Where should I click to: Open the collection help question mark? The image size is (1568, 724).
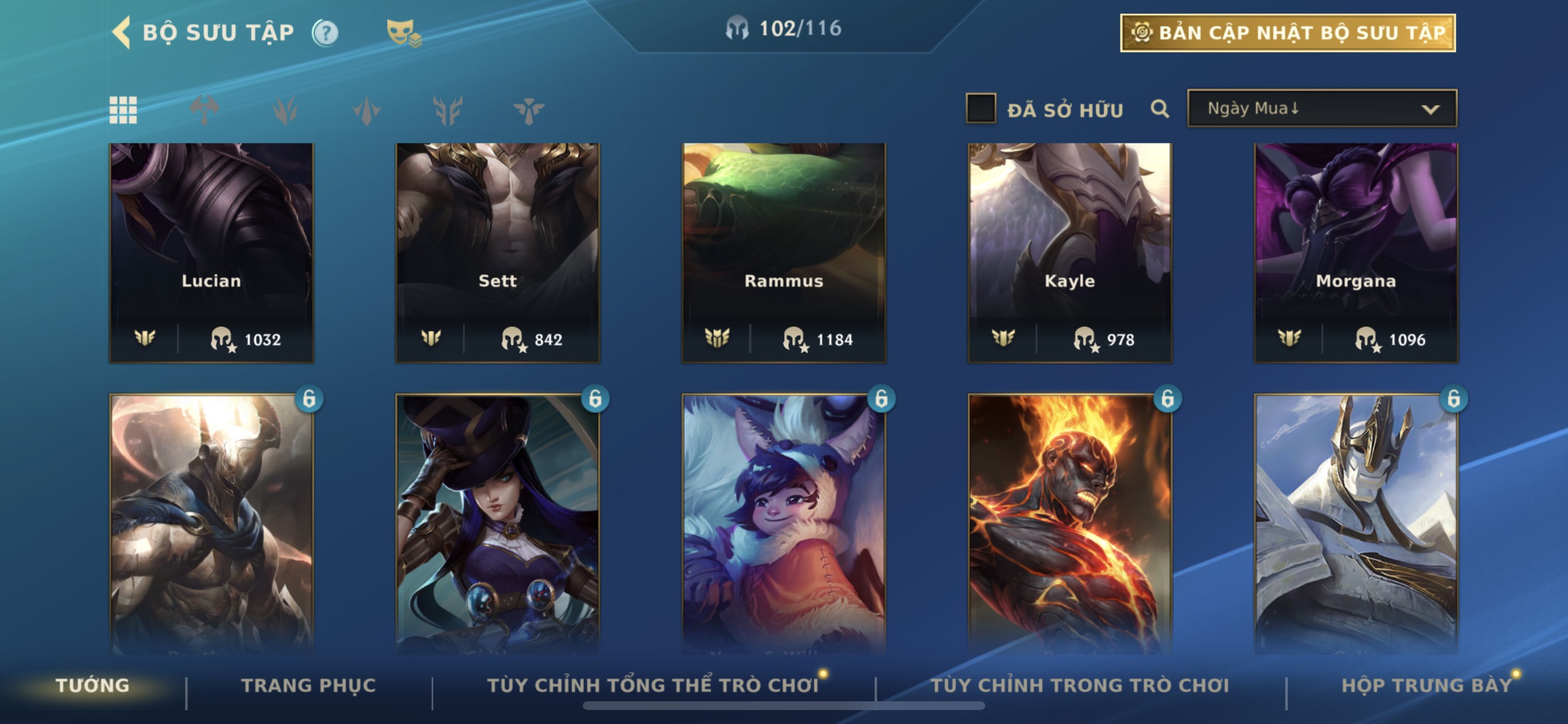coord(325,33)
